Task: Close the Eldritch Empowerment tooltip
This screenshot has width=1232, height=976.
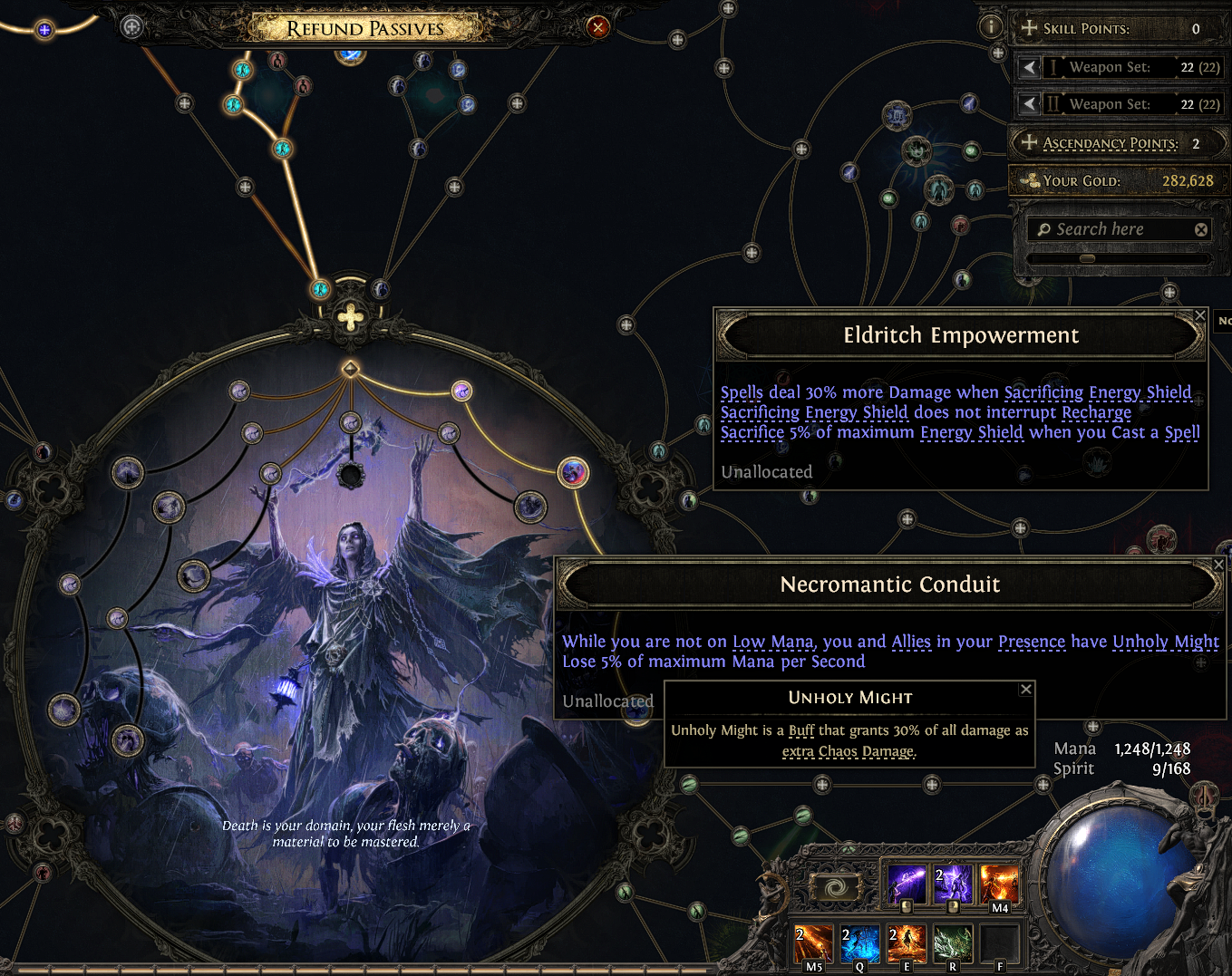Action: pos(1200,315)
